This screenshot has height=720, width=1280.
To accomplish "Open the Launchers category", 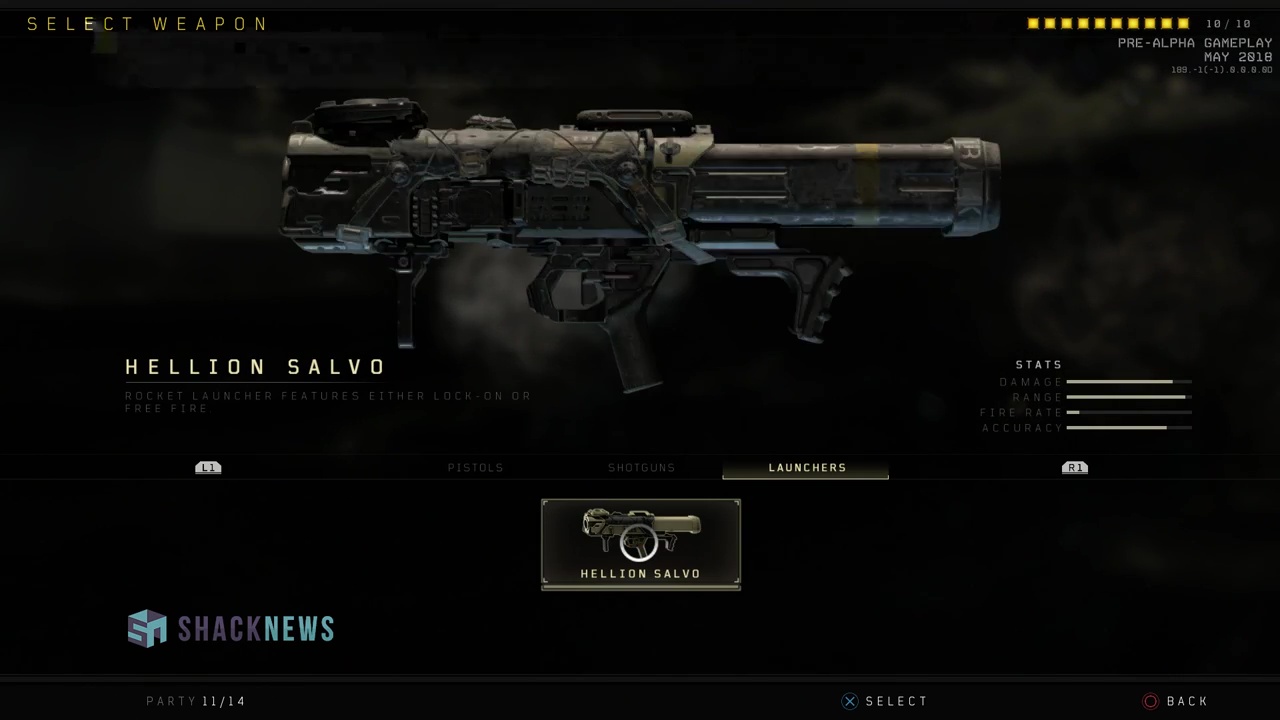I will click(x=807, y=467).
